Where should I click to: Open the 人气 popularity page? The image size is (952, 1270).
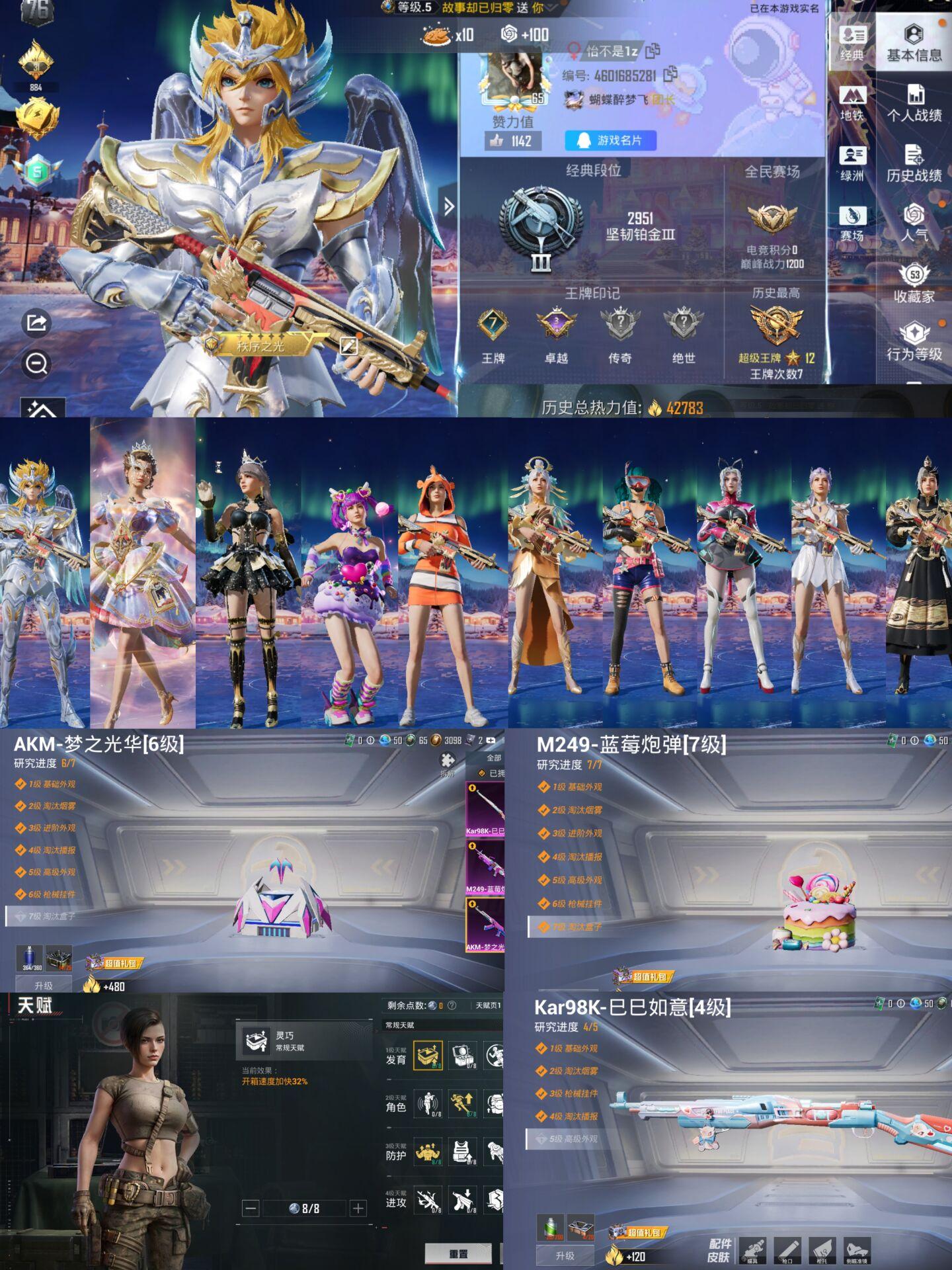point(914,222)
